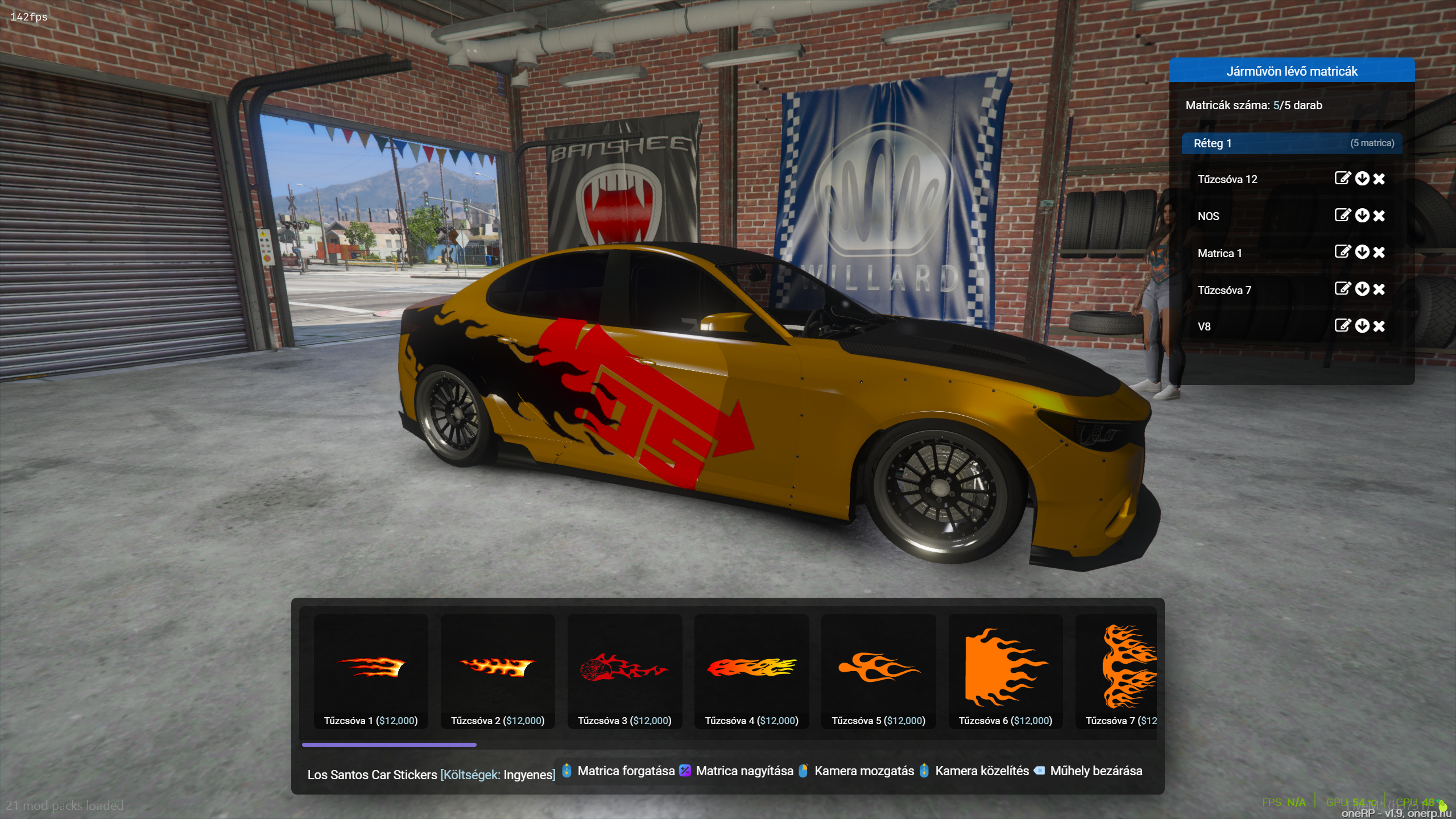Choose the Tűzcsóva 2 sticker thumbnail
1456x819 pixels.
click(x=498, y=671)
